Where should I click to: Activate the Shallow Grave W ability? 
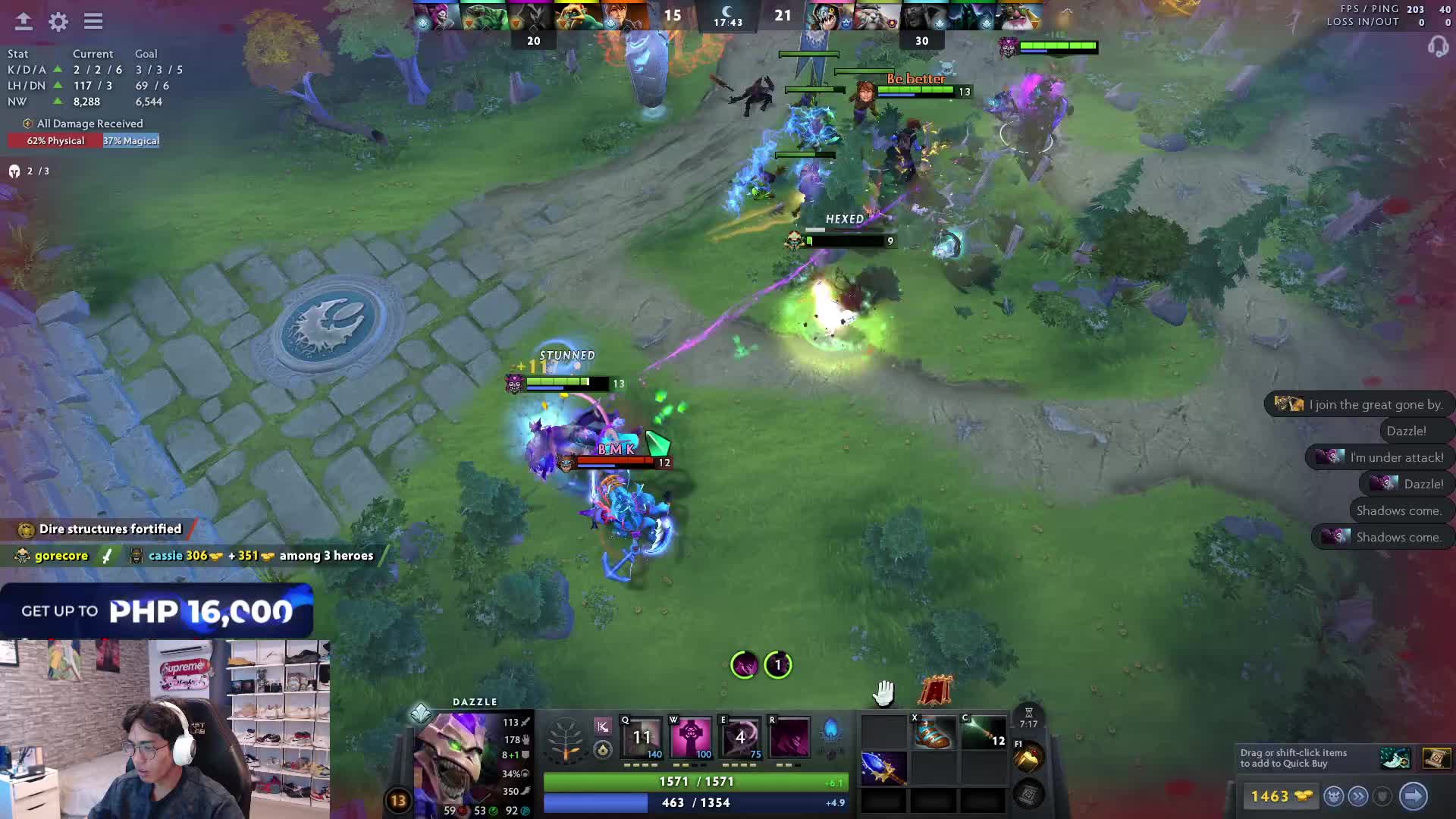click(691, 737)
